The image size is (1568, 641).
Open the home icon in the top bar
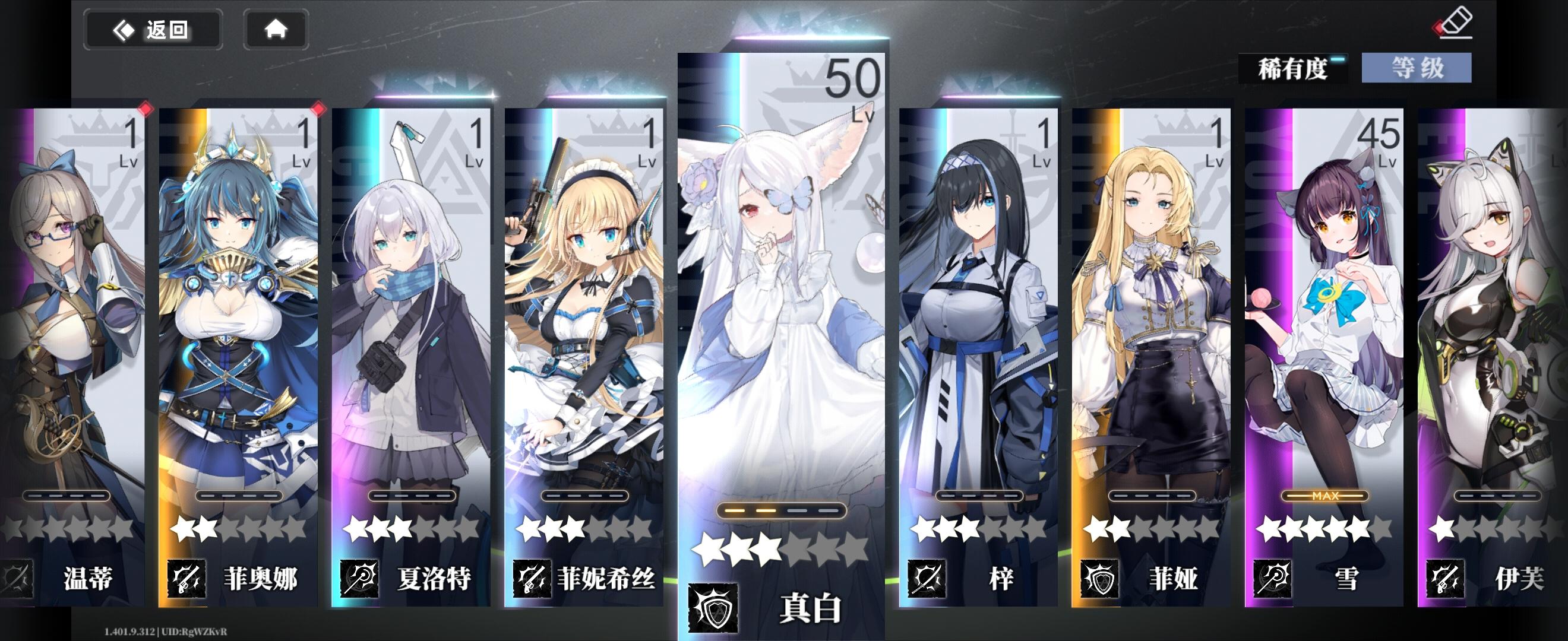click(277, 28)
